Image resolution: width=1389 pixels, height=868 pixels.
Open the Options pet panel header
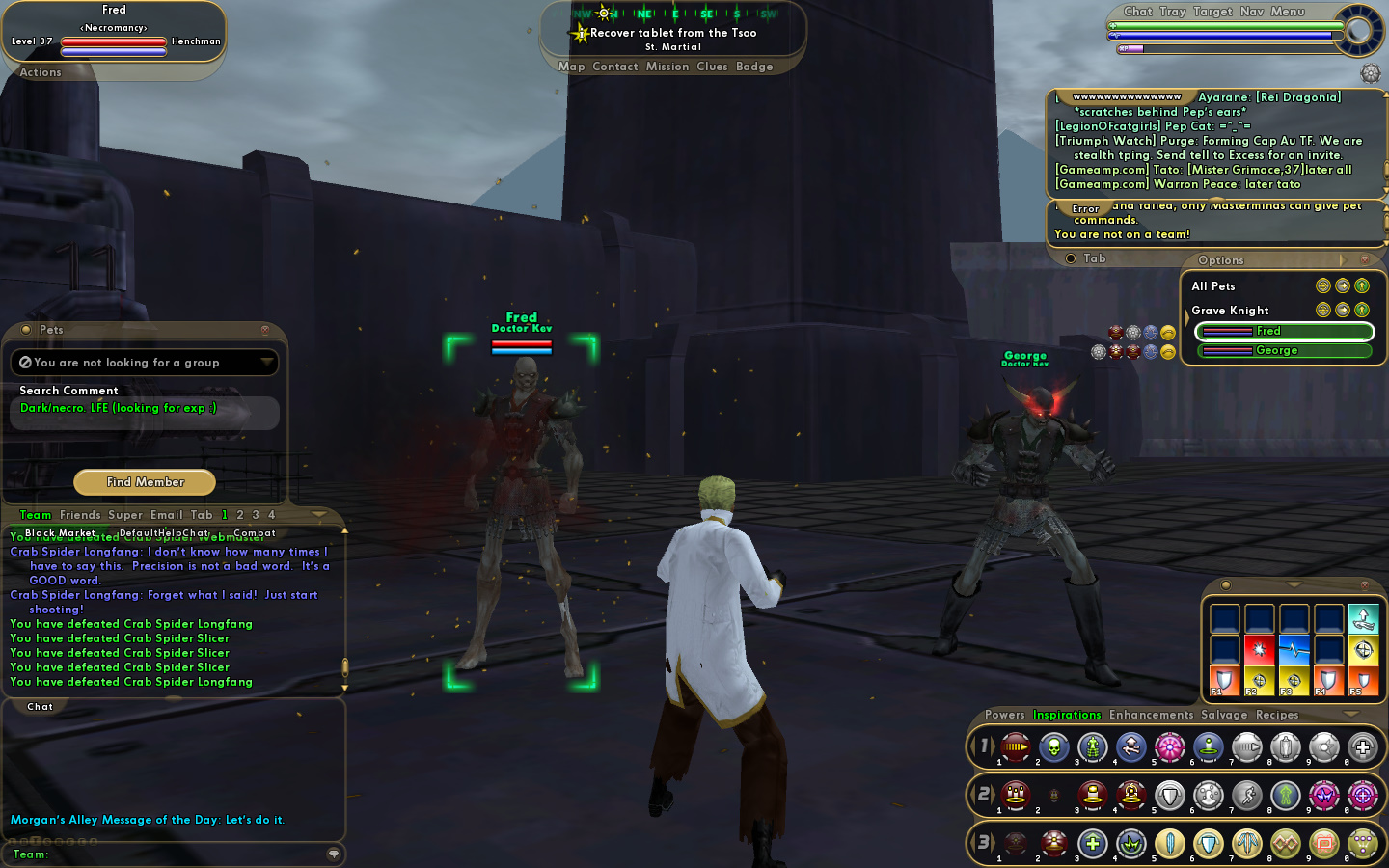(1221, 260)
